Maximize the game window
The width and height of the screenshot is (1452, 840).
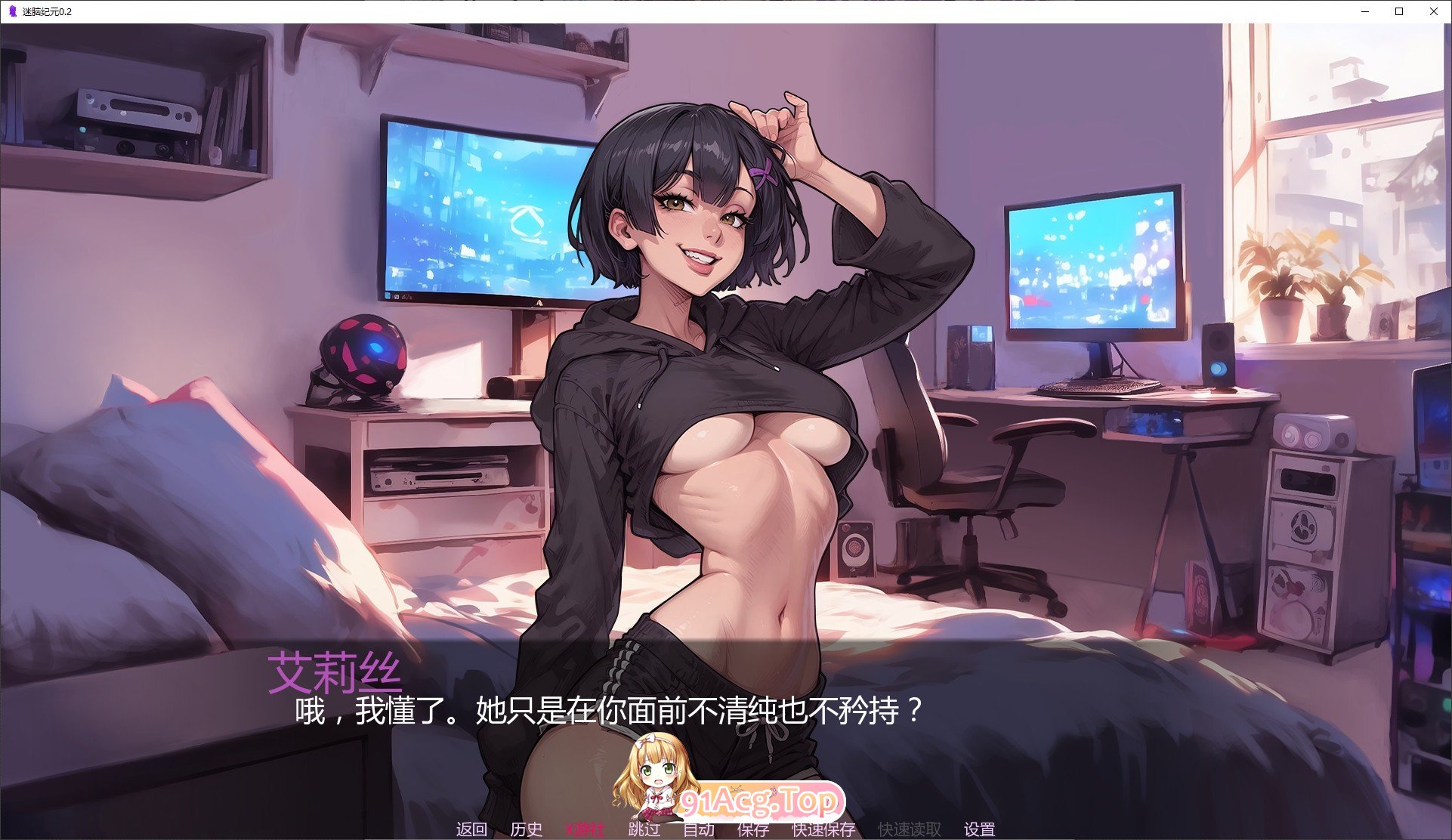1398,12
